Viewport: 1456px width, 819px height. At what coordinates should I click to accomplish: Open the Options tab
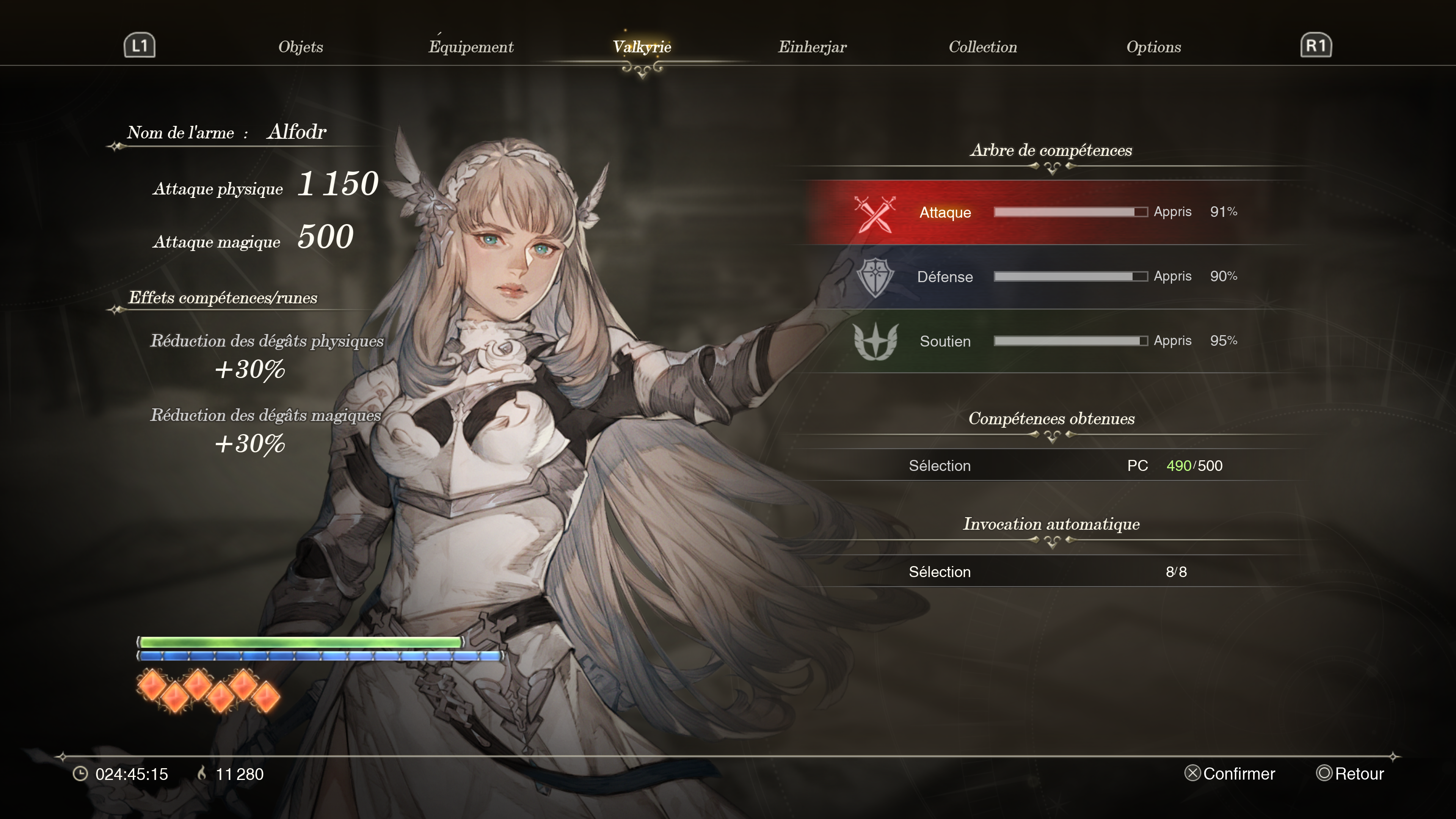click(x=1153, y=47)
